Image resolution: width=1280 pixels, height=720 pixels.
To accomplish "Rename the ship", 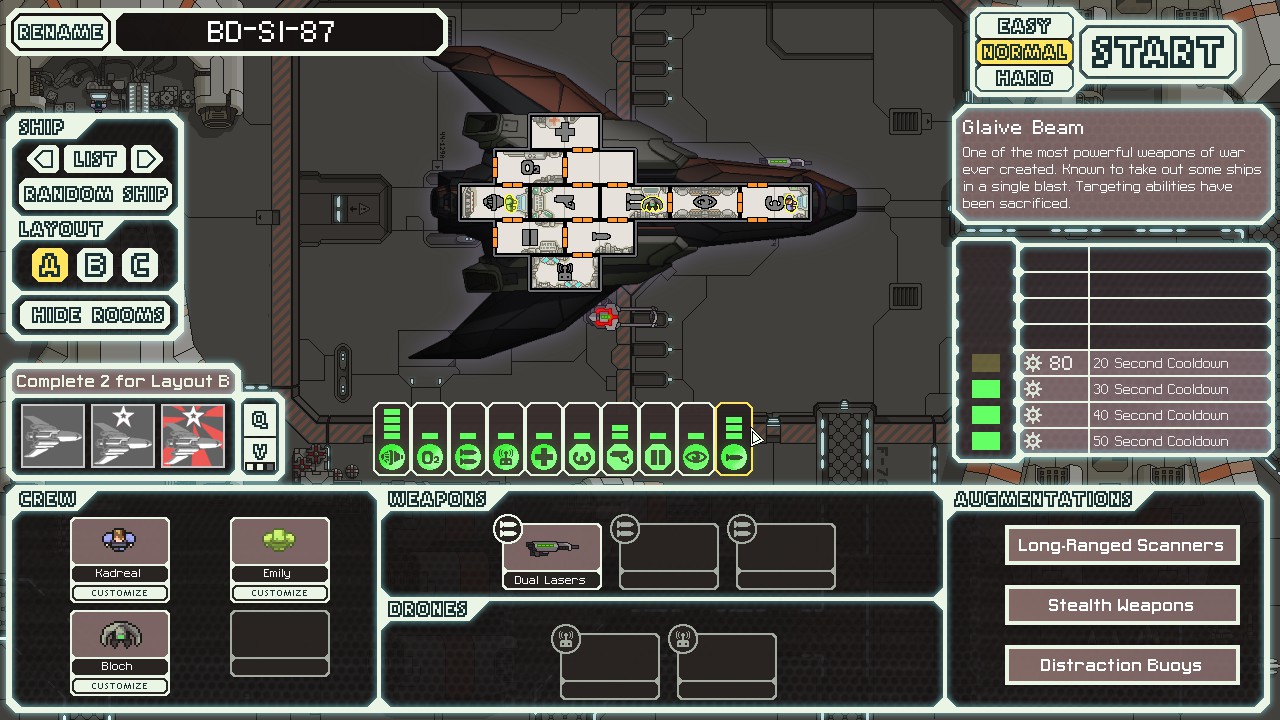I will click(x=61, y=32).
